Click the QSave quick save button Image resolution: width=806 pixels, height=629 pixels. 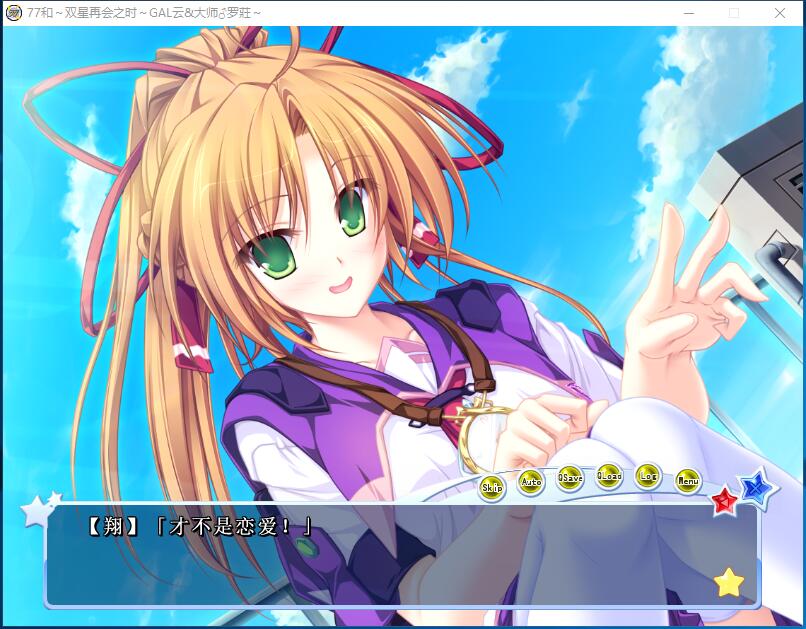pos(570,478)
